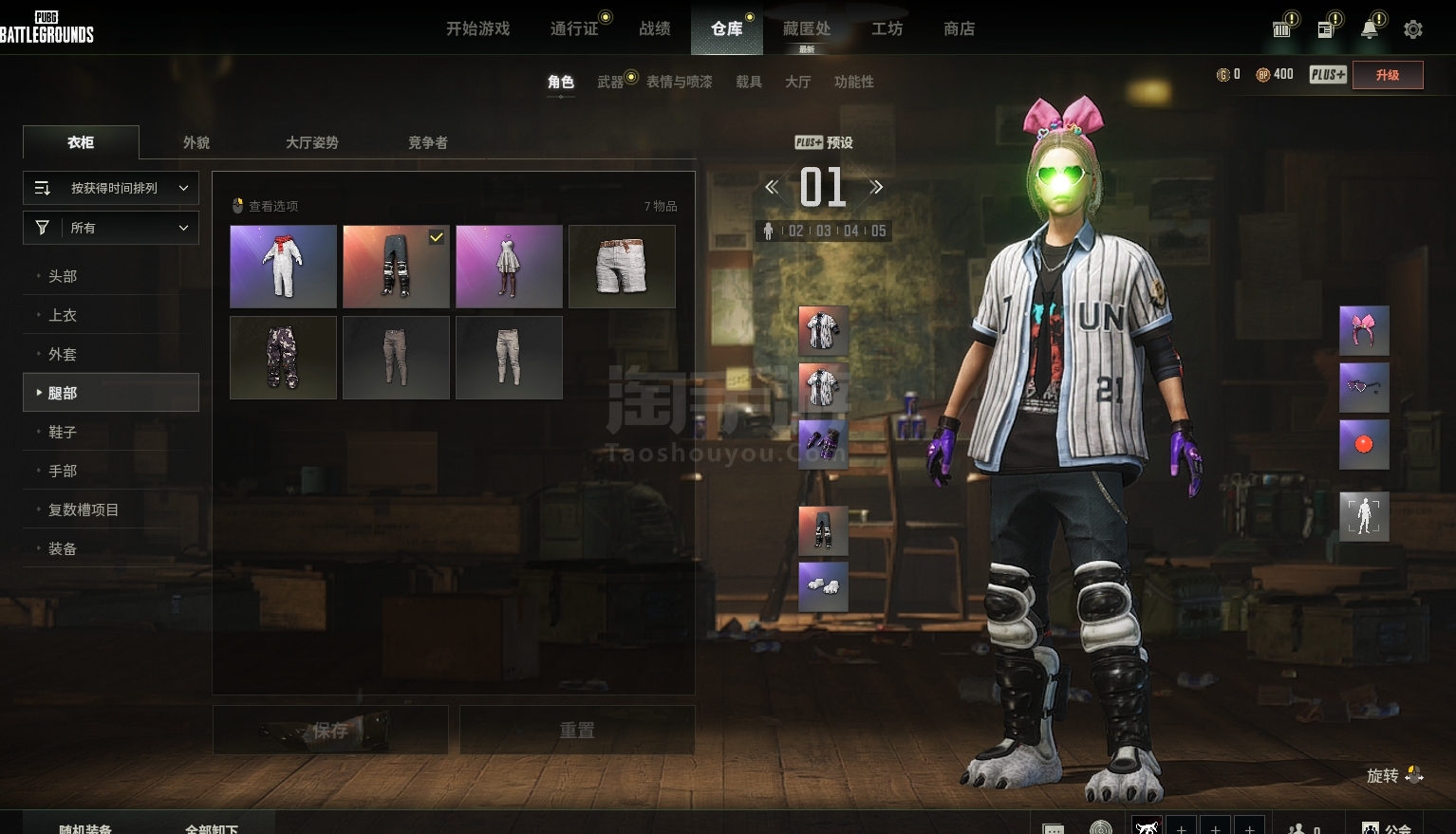
Task: Go to next preset with right arrow
Action: [x=876, y=187]
